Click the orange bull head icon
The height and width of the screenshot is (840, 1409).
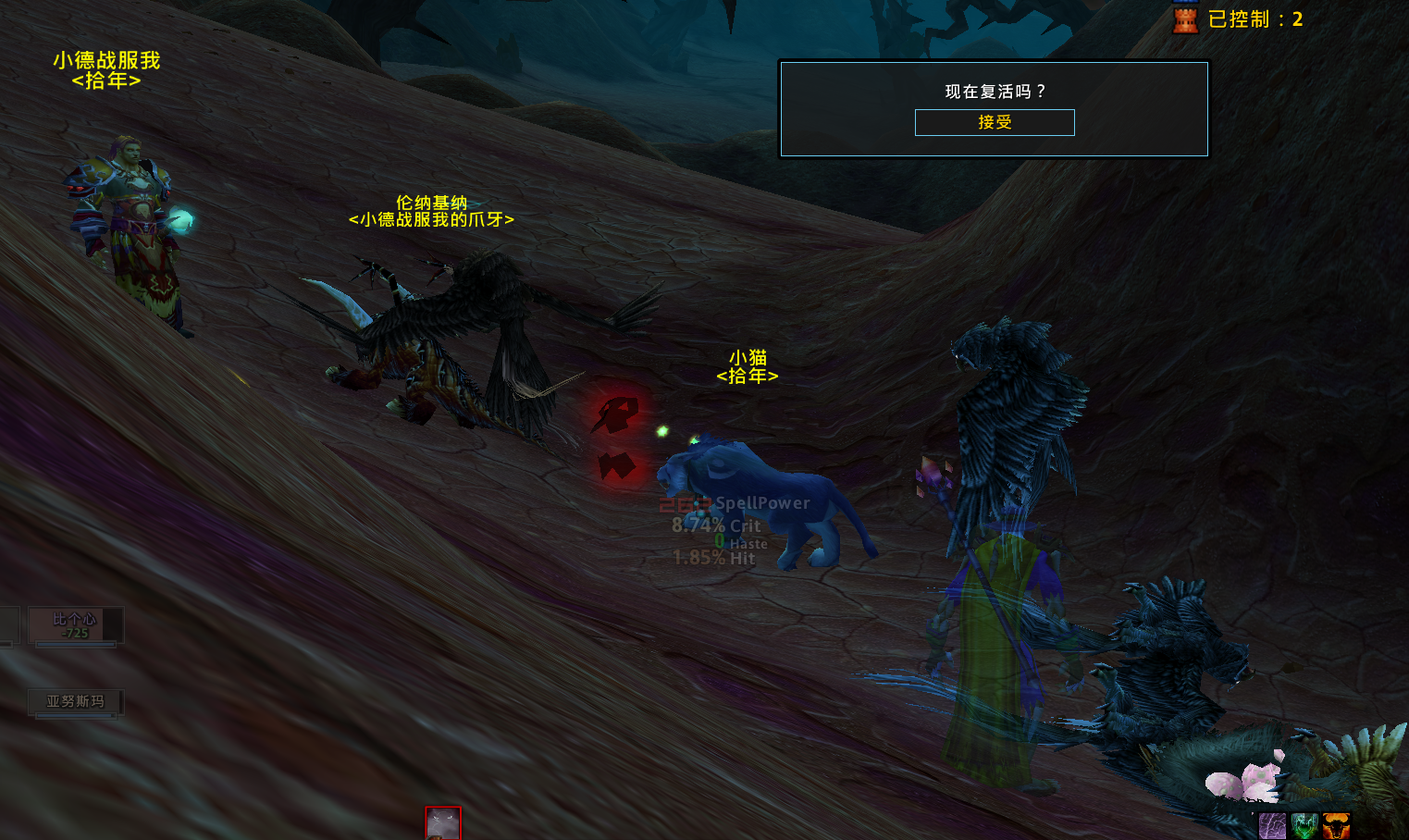coord(1336,826)
